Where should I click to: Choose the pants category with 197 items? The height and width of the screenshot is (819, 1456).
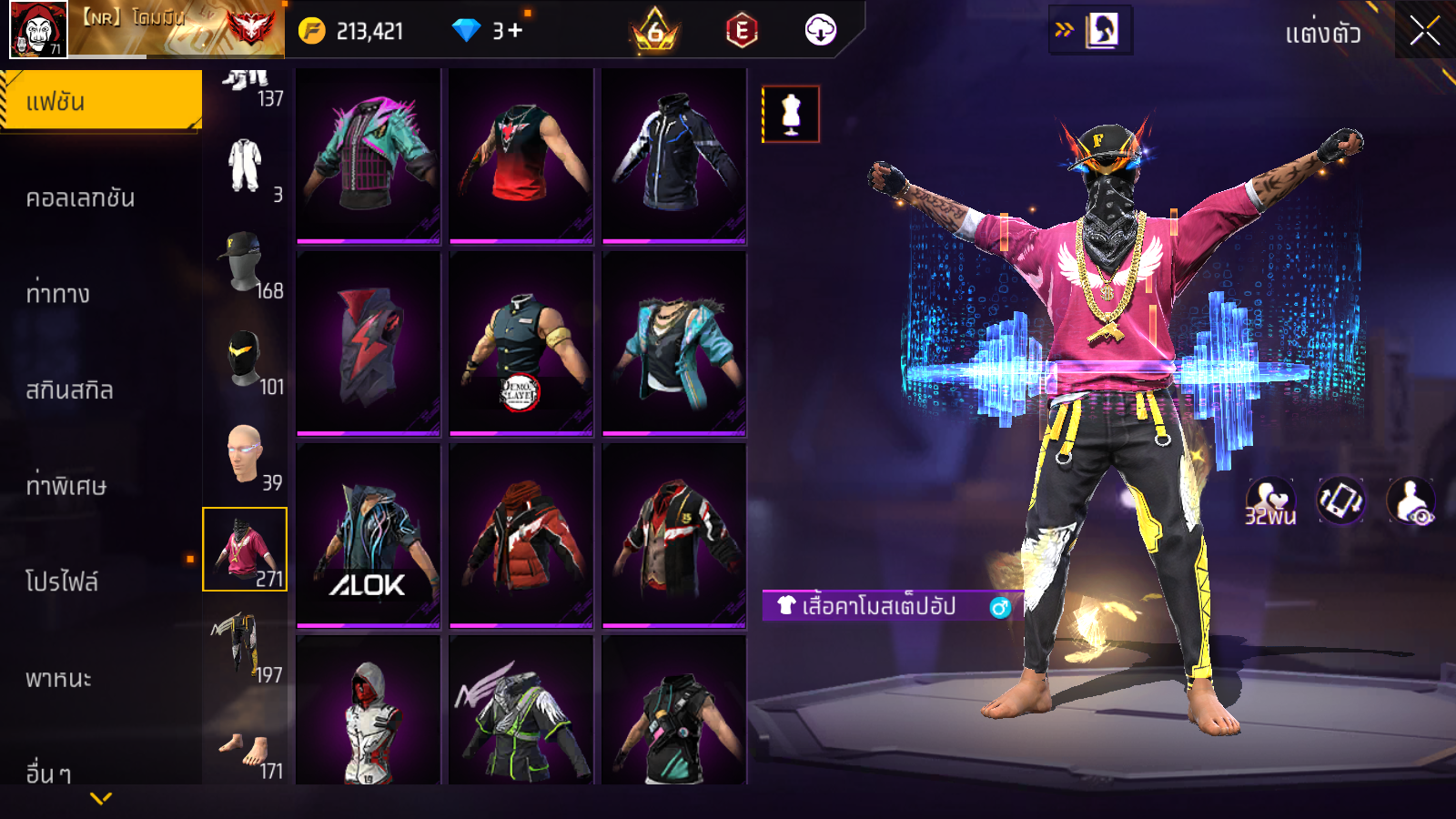[x=244, y=646]
